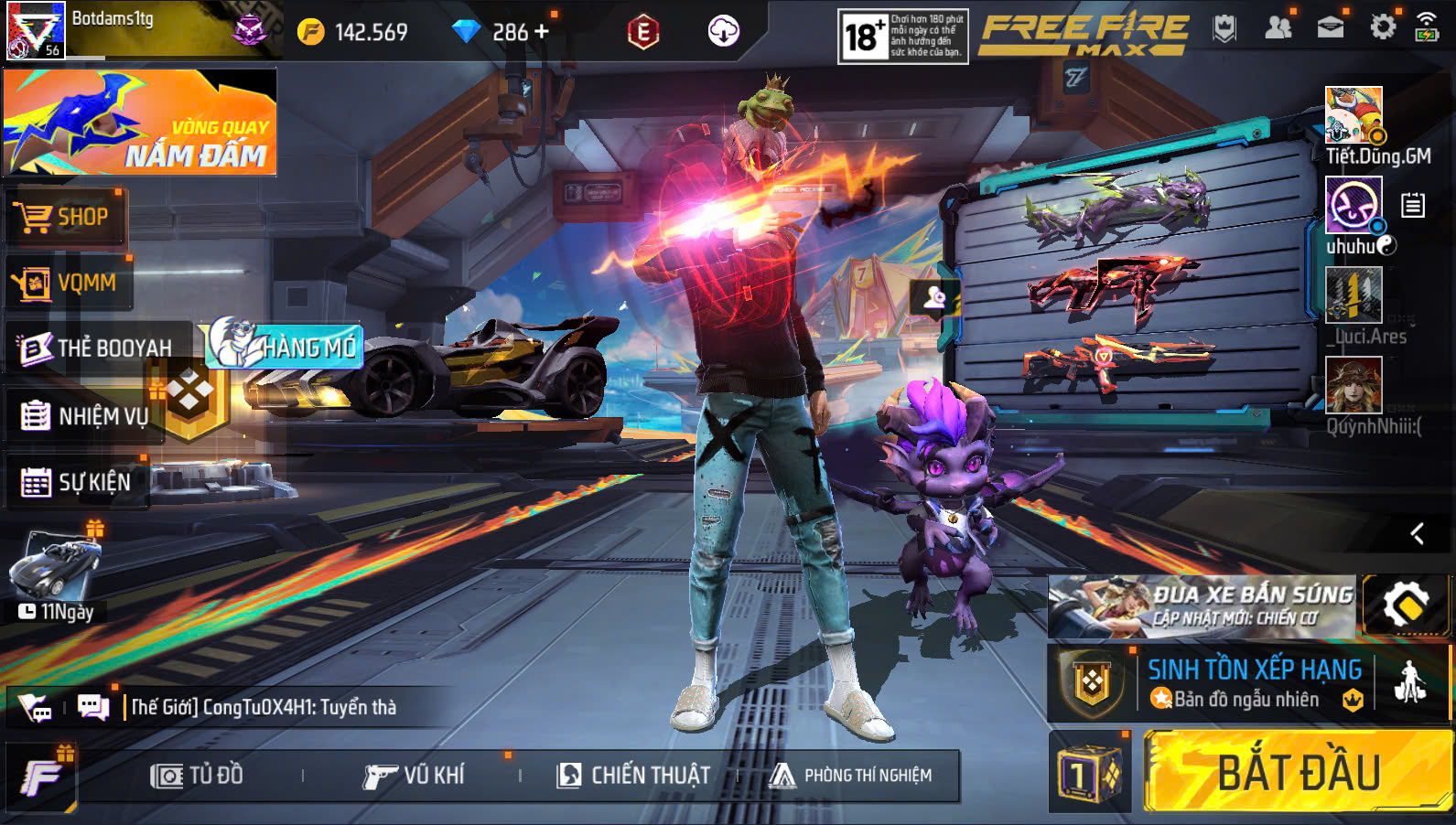Viewport: 1456px width, 825px height.
Task: Open the Vòng Quay Nắm Đấm event banner
Action: coord(140,122)
